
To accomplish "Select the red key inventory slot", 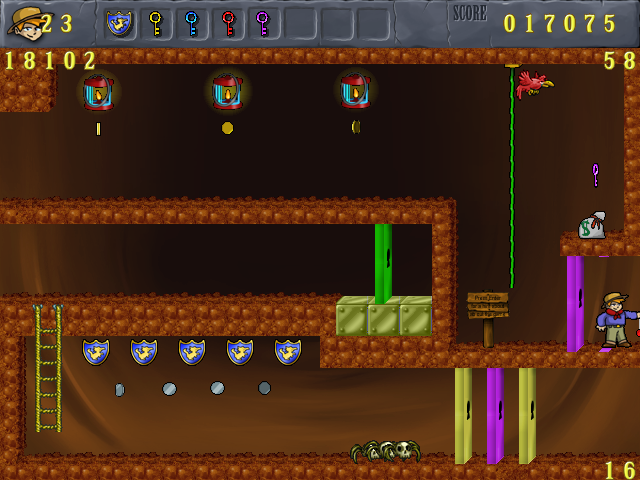I will click(228, 23).
